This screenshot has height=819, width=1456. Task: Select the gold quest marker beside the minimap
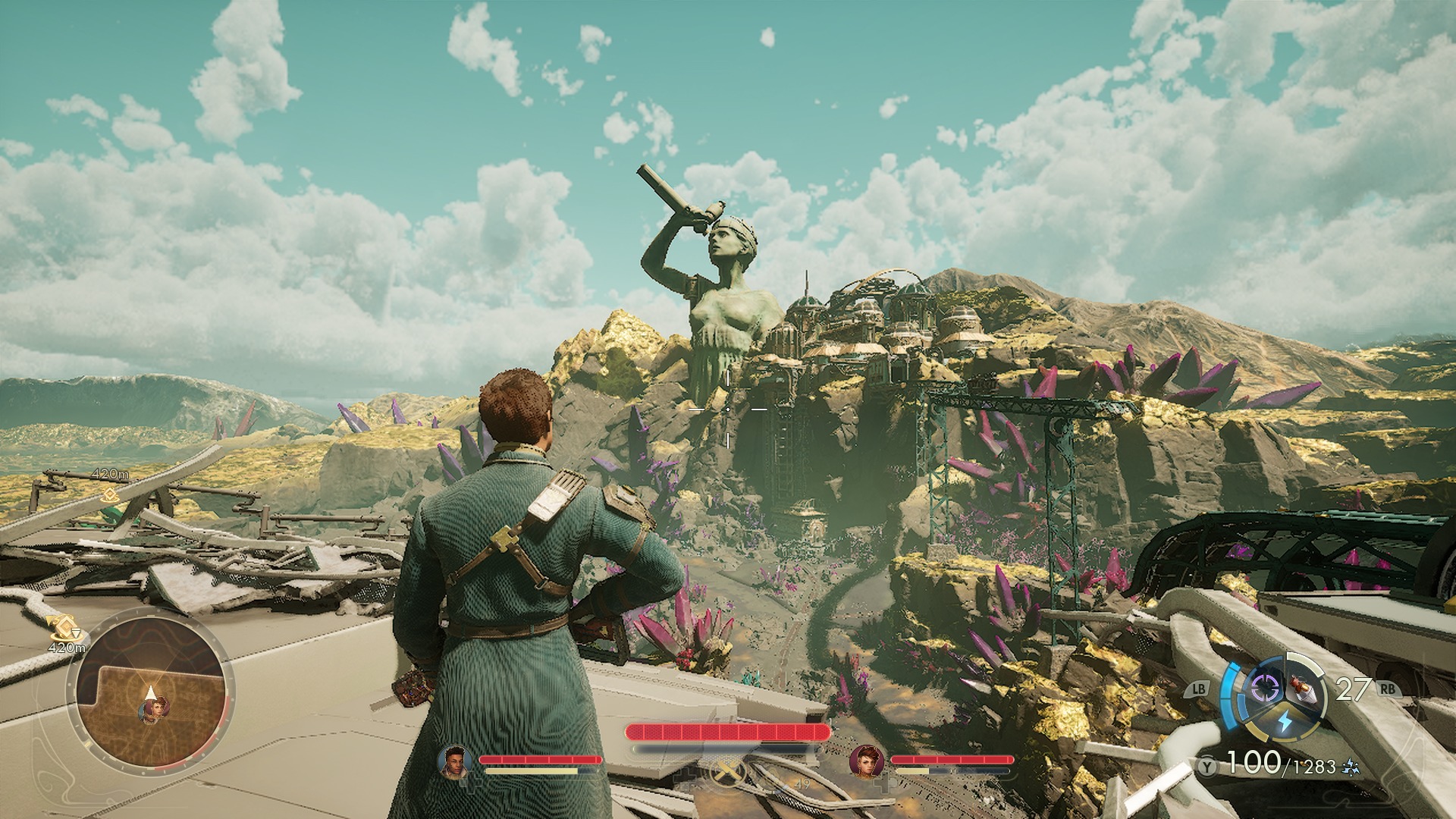(x=61, y=628)
